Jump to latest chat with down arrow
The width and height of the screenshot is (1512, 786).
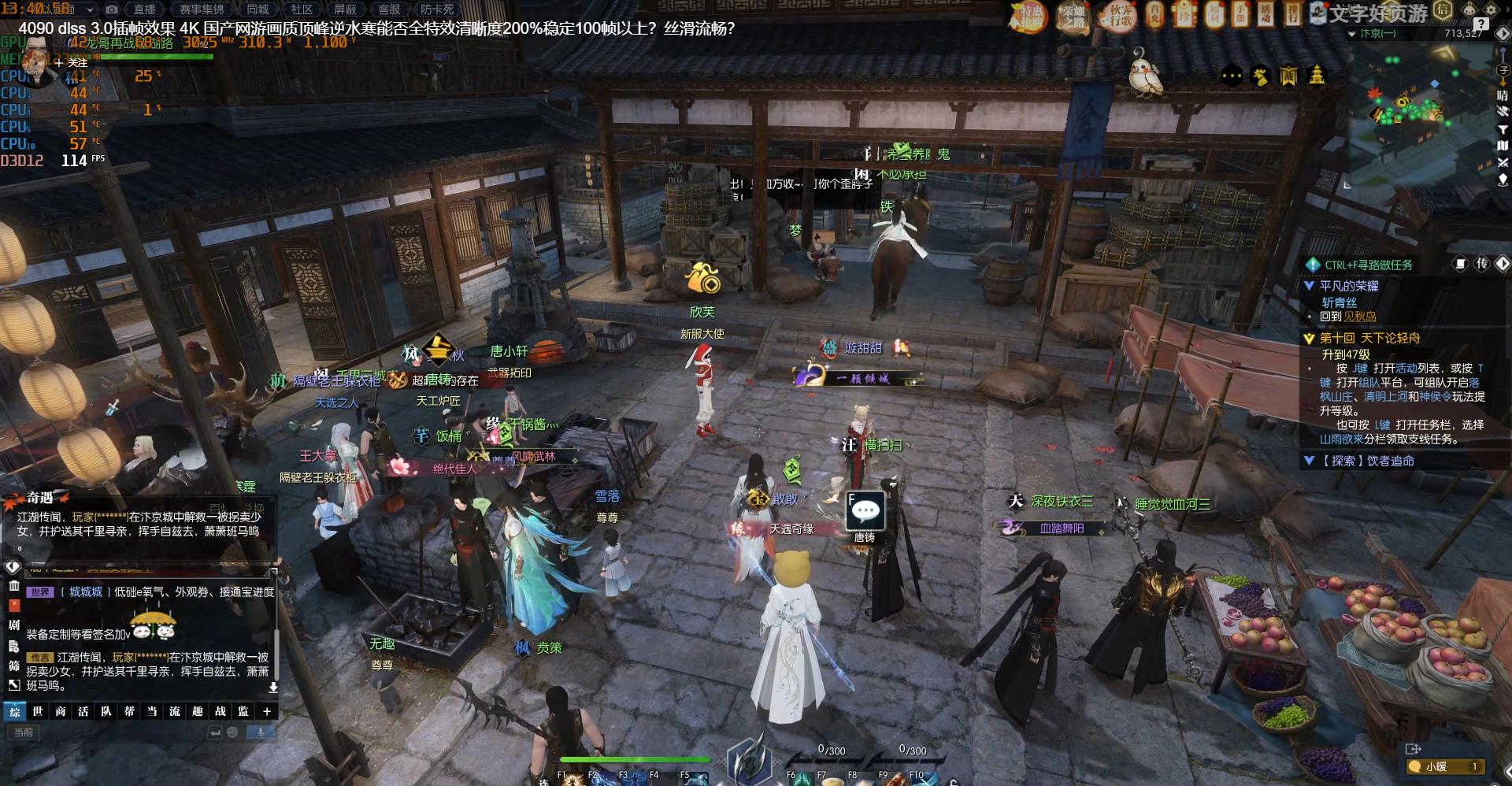point(273,687)
